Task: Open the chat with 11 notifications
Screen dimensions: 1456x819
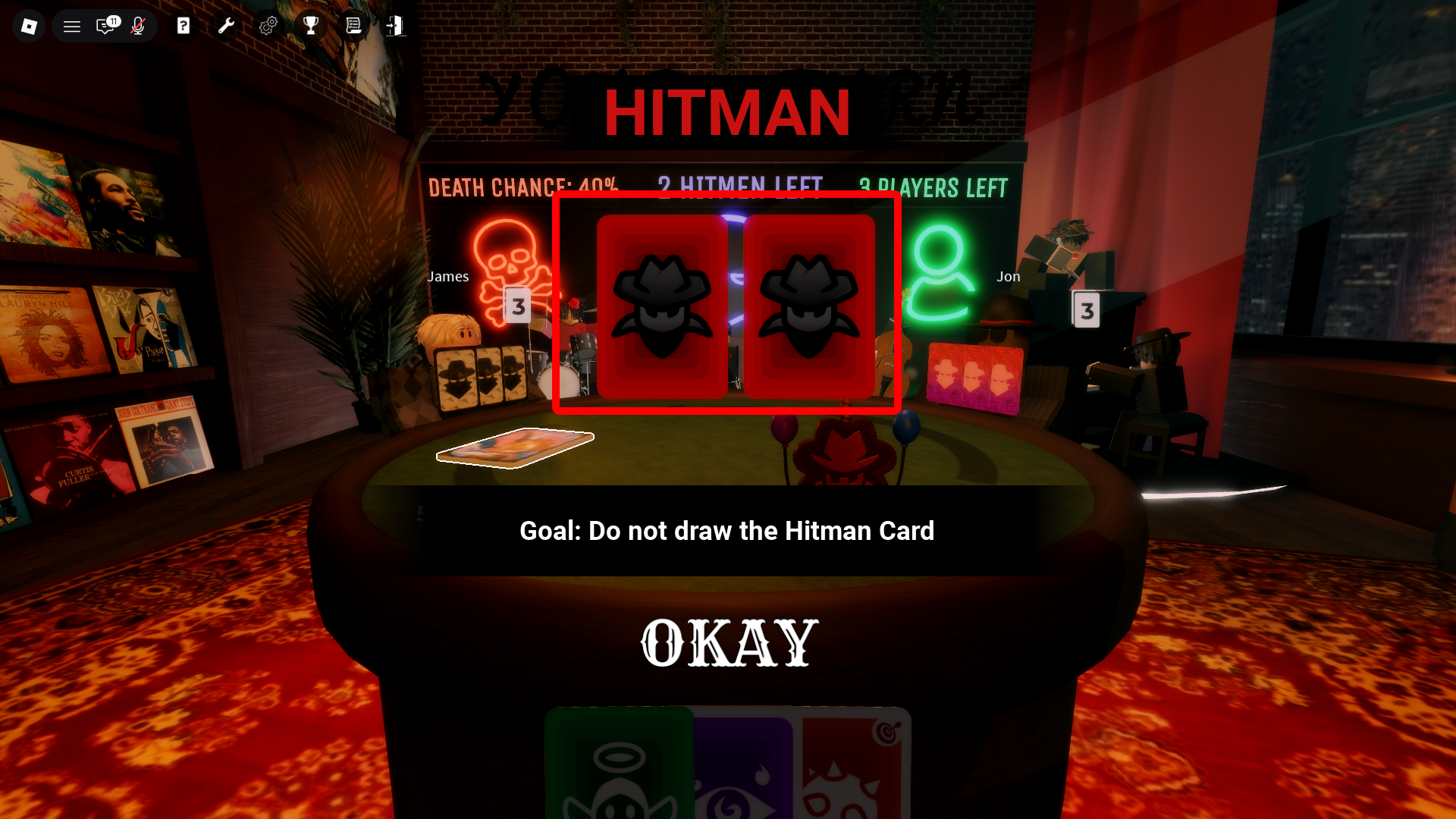Action: (x=106, y=25)
